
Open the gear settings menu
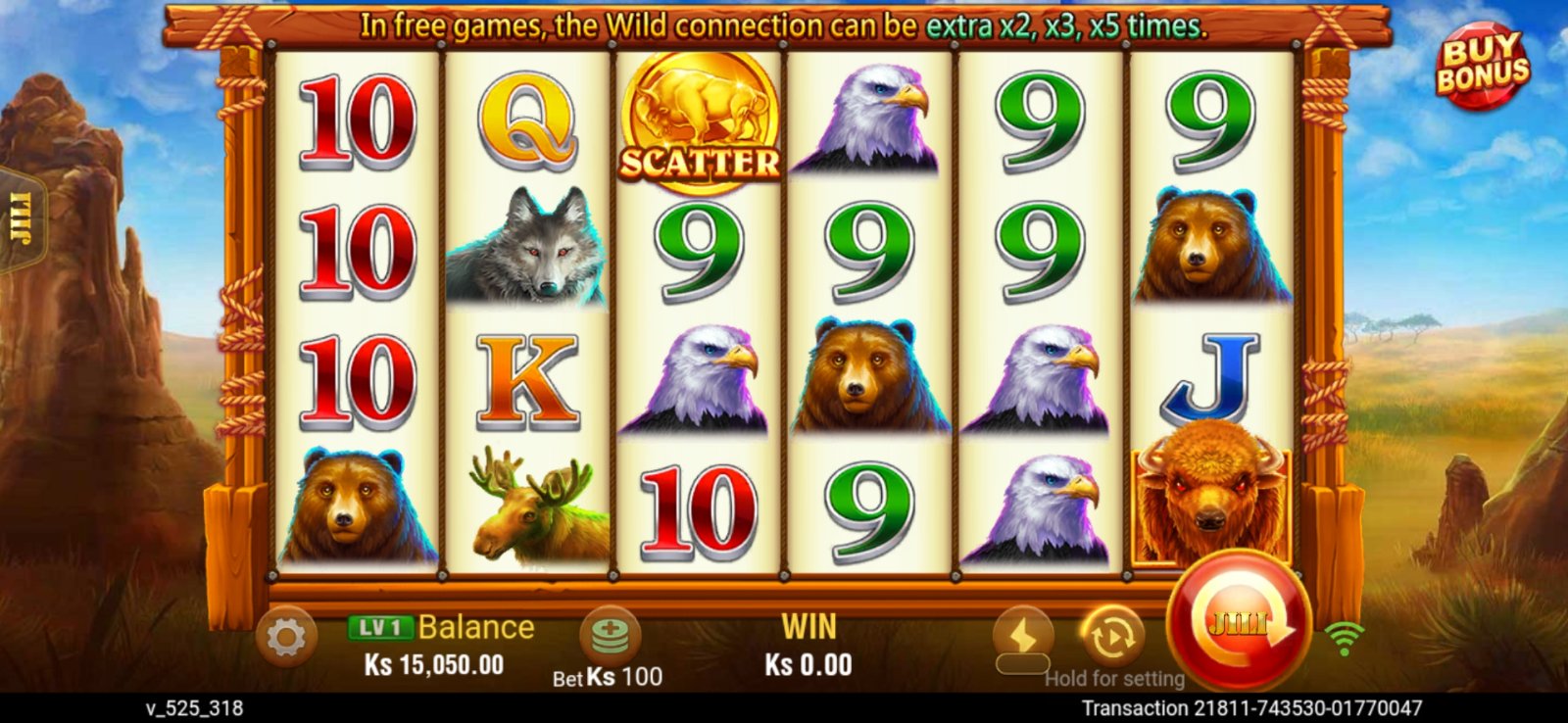coord(285,638)
